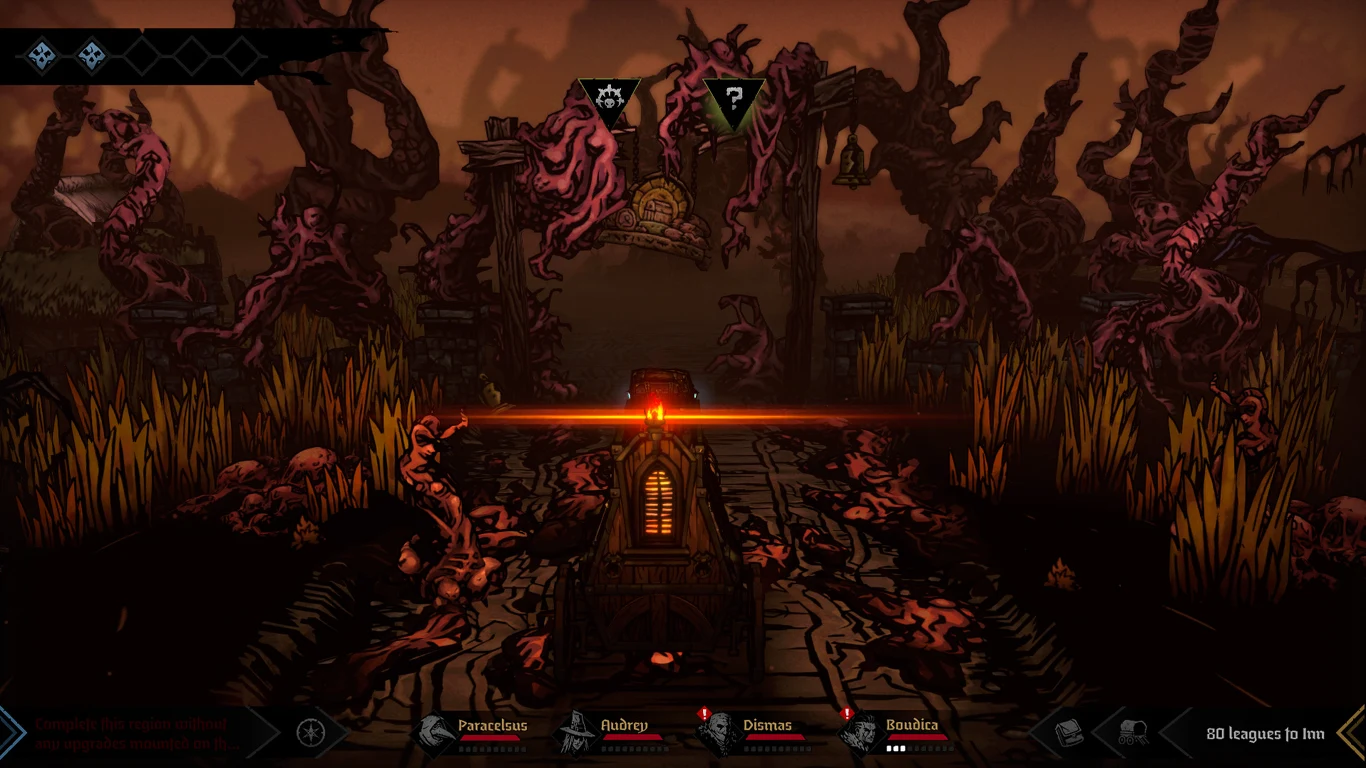Image resolution: width=1366 pixels, height=768 pixels.
Task: Click the compass icon beside the objective
Action: pos(310,732)
